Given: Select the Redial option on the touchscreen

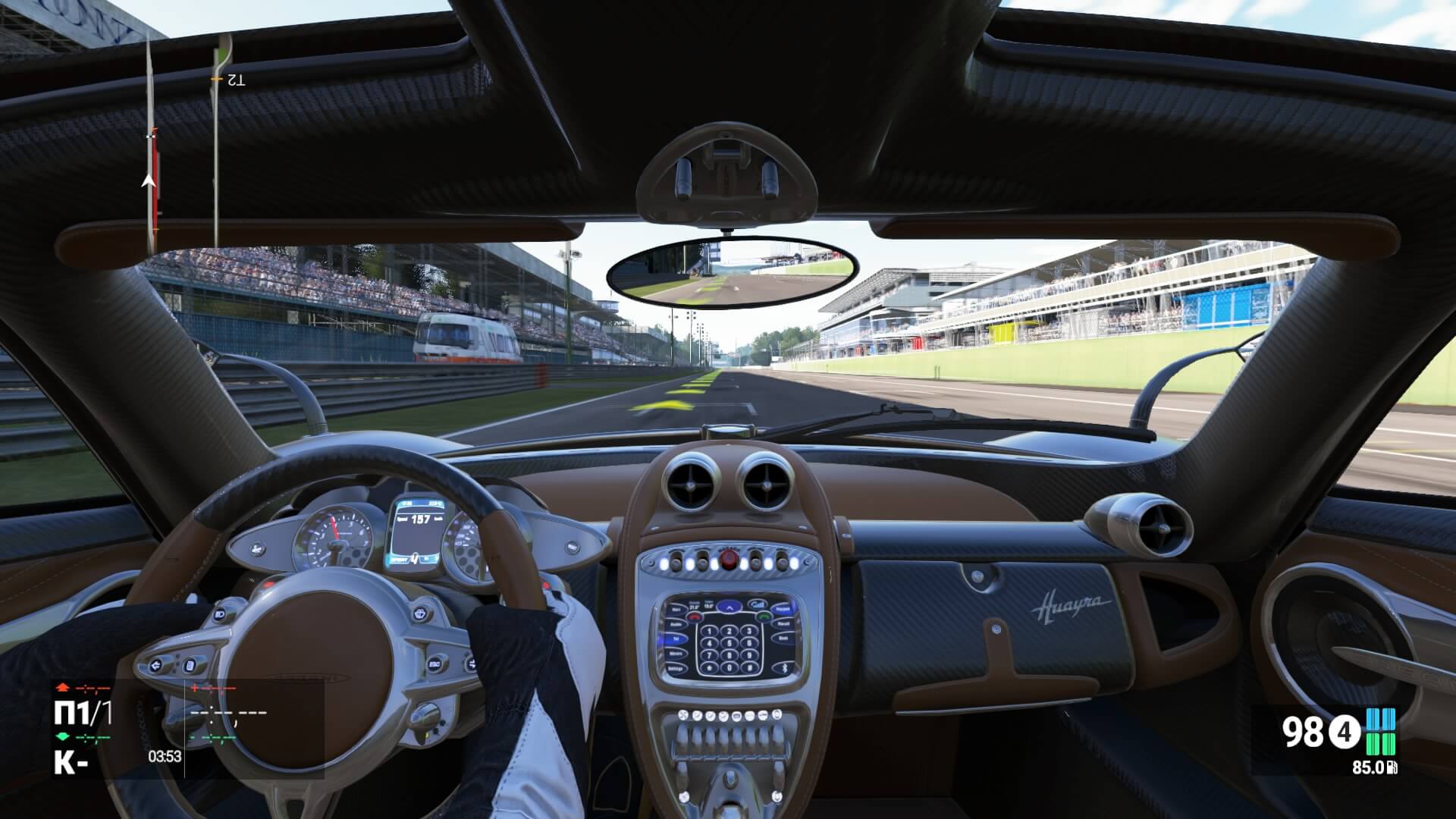Looking at the screenshot, I should 783,624.
